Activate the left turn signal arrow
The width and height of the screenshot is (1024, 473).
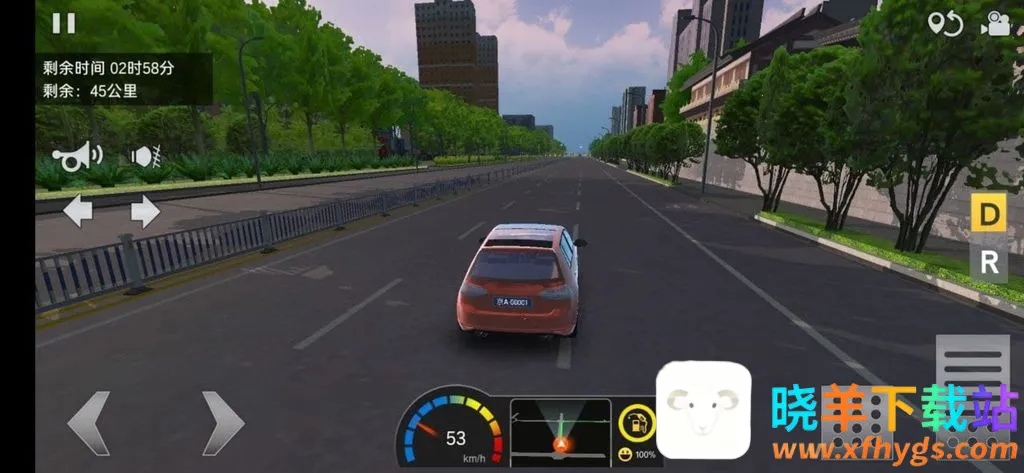click(77, 211)
